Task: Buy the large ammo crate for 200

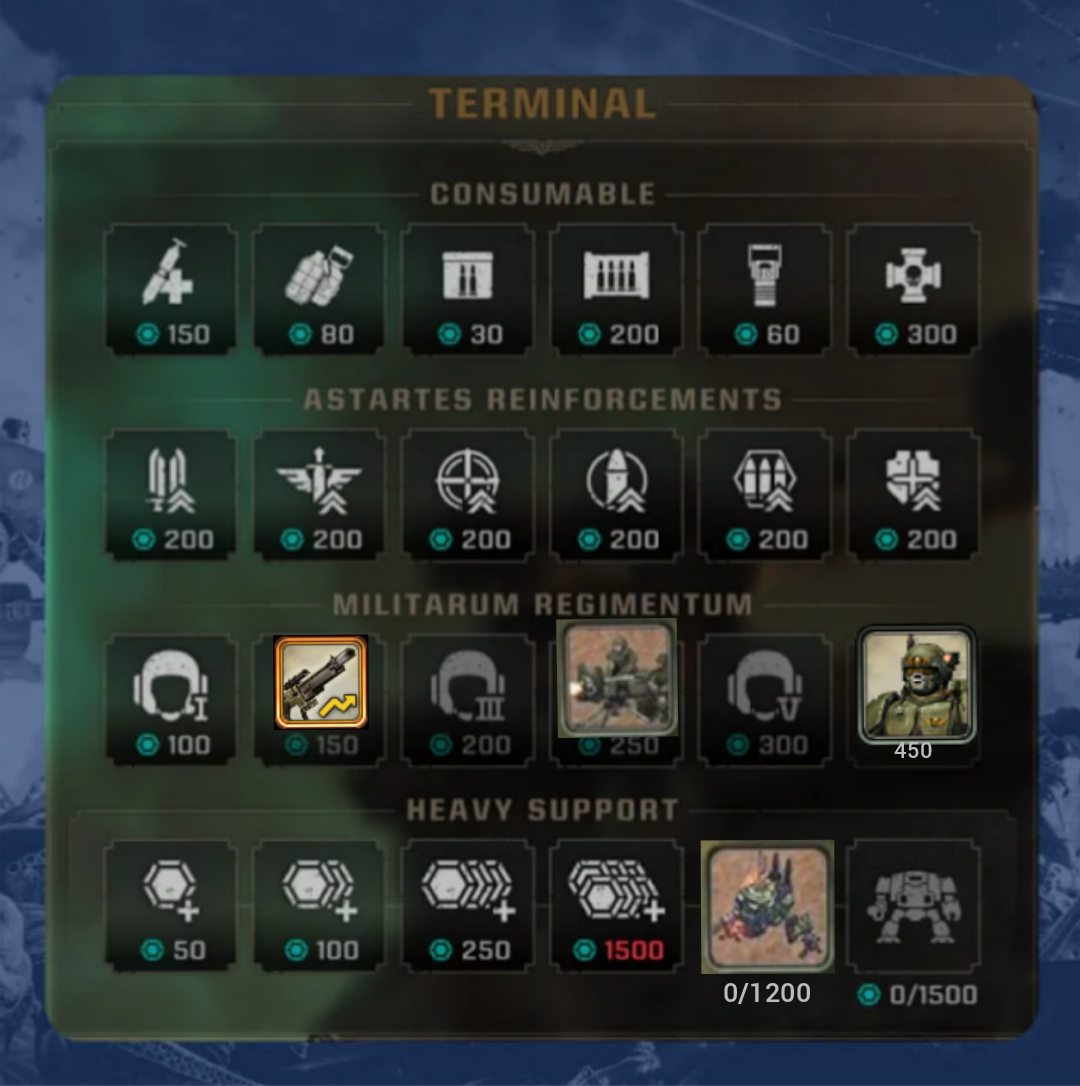Action: click(616, 287)
